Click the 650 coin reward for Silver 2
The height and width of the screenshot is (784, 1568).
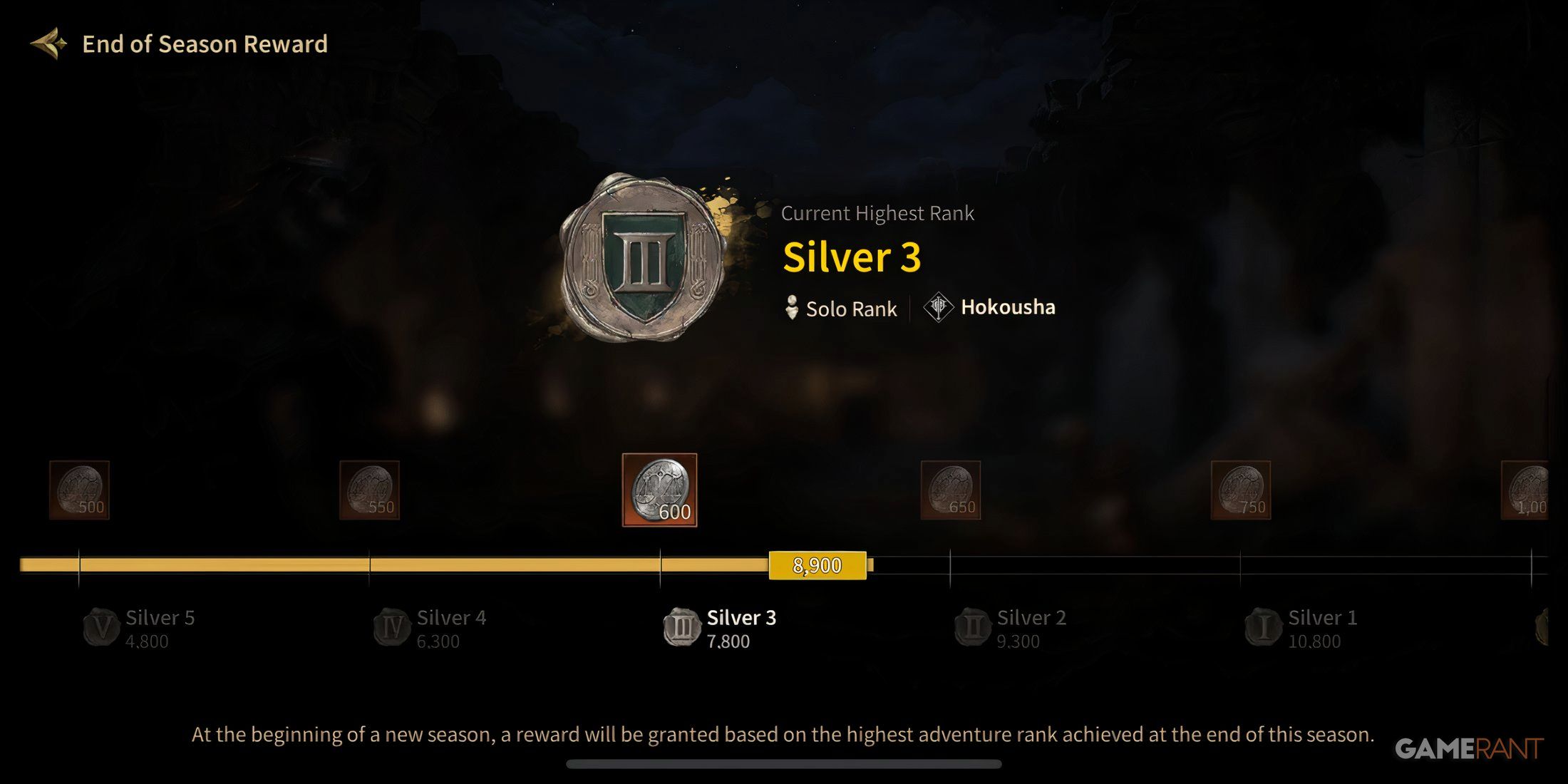pyautogui.click(x=951, y=488)
